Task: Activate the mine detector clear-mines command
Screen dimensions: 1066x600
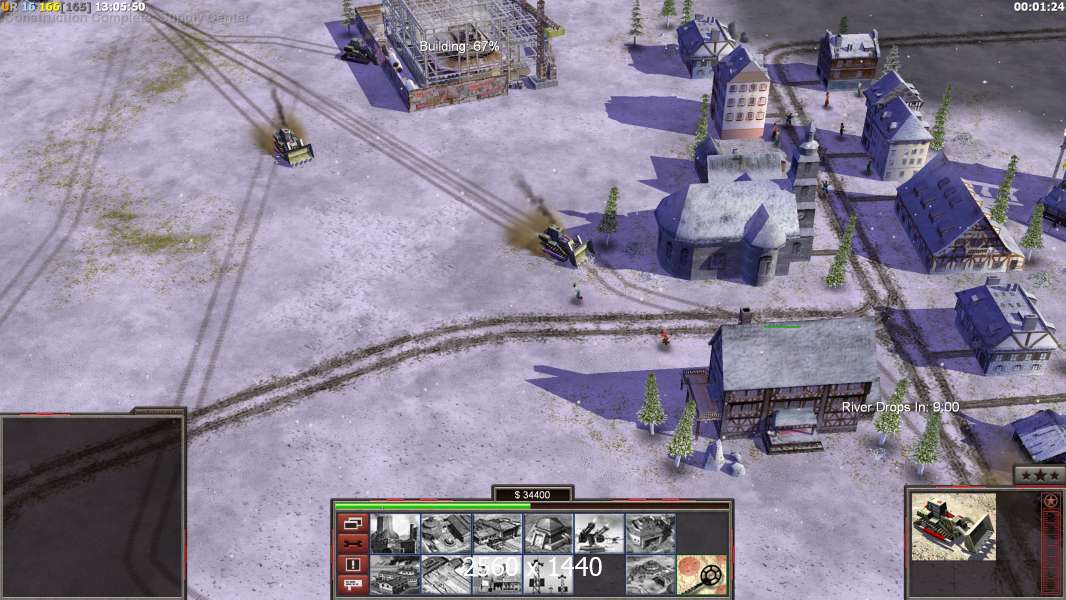Action: pyautogui.click(x=701, y=574)
